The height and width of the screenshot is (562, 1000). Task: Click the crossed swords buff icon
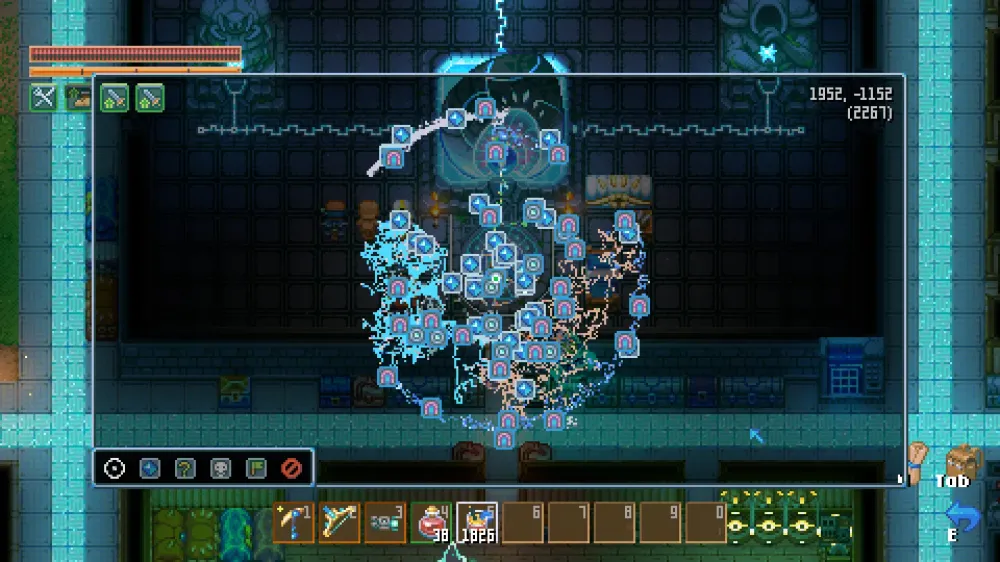click(x=43, y=97)
